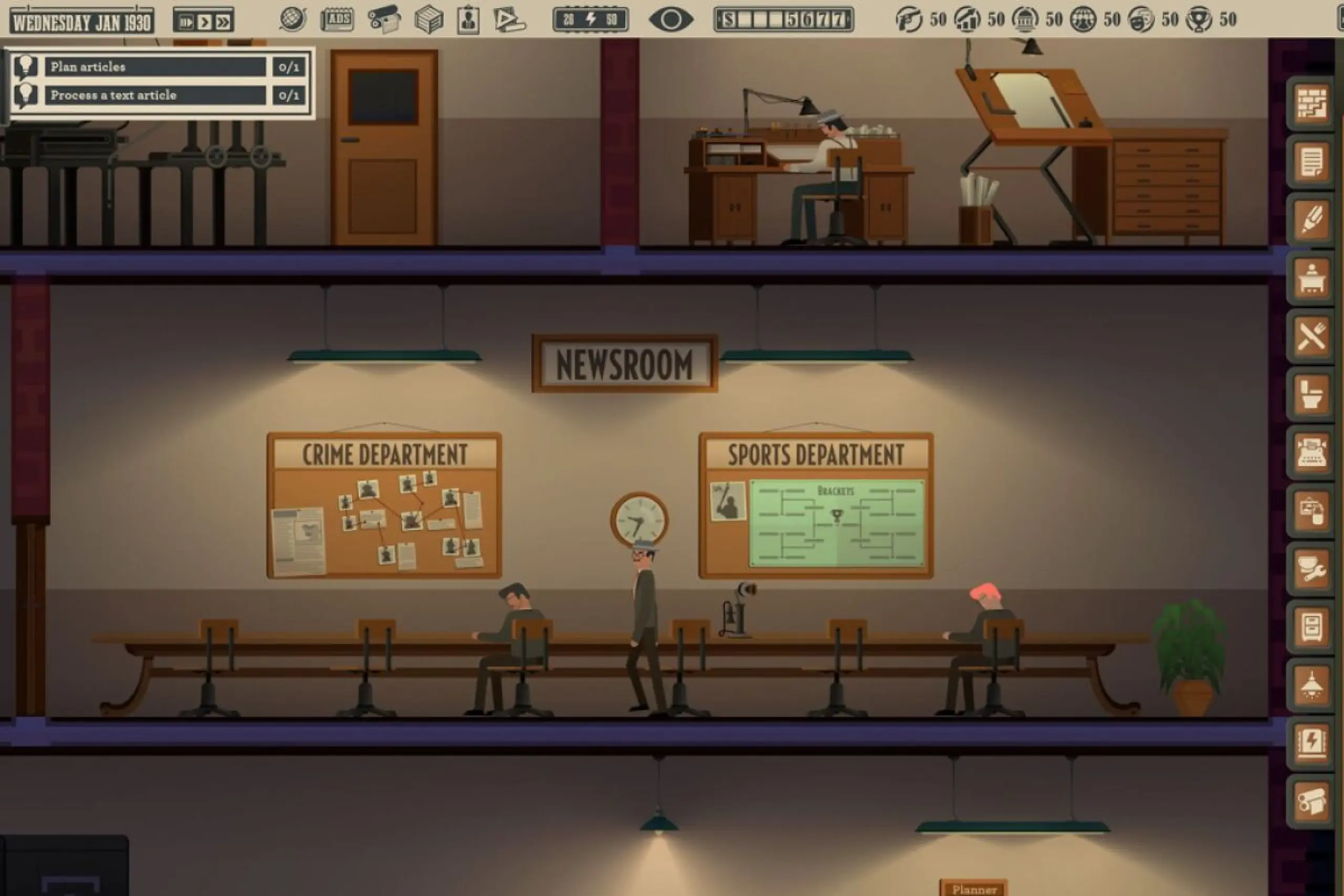Open the toilet restroom build category
This screenshot has width=1344, height=896.
point(1311,394)
